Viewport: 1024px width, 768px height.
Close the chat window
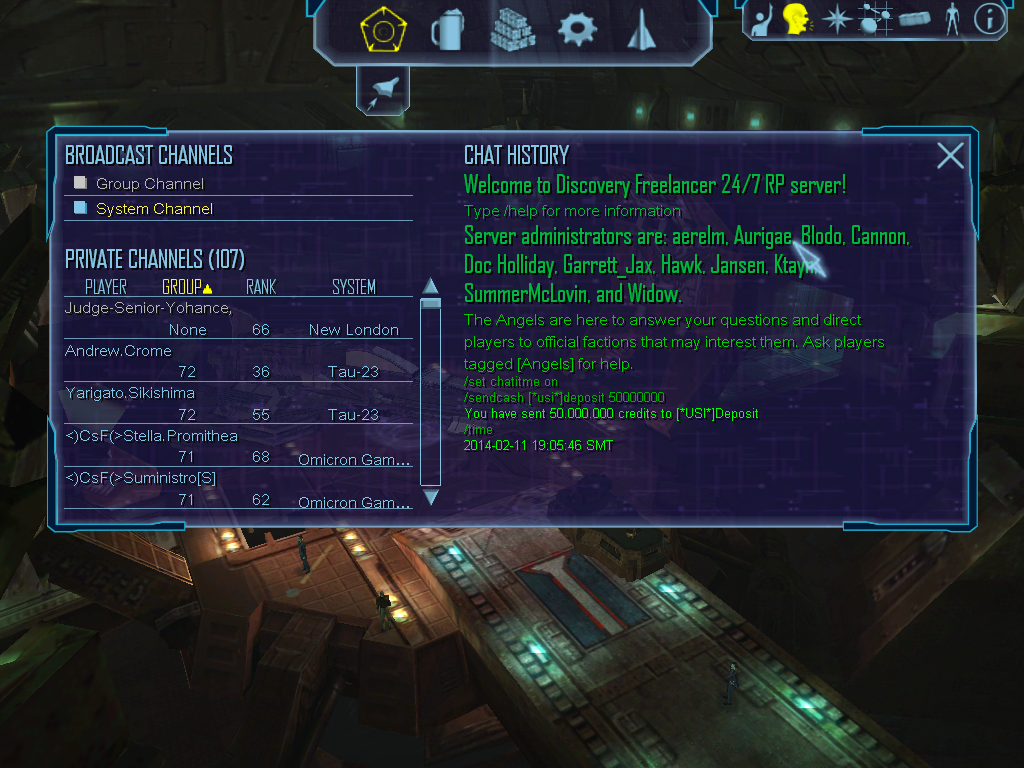tap(950, 155)
